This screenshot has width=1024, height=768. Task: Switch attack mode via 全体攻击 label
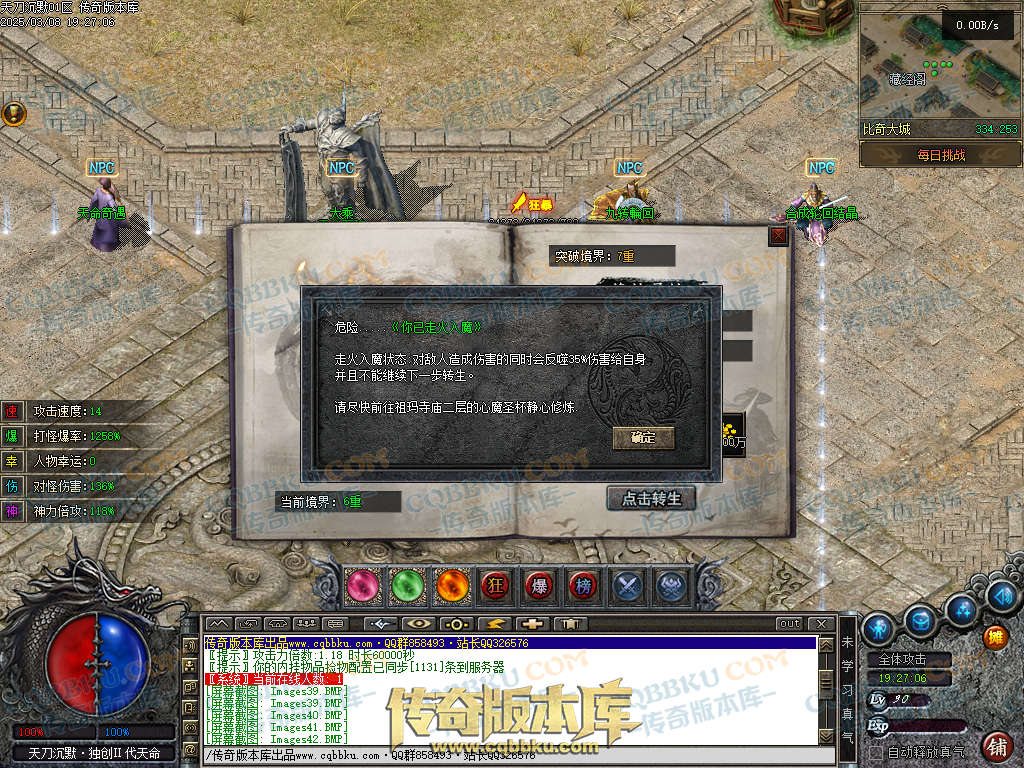pos(901,660)
